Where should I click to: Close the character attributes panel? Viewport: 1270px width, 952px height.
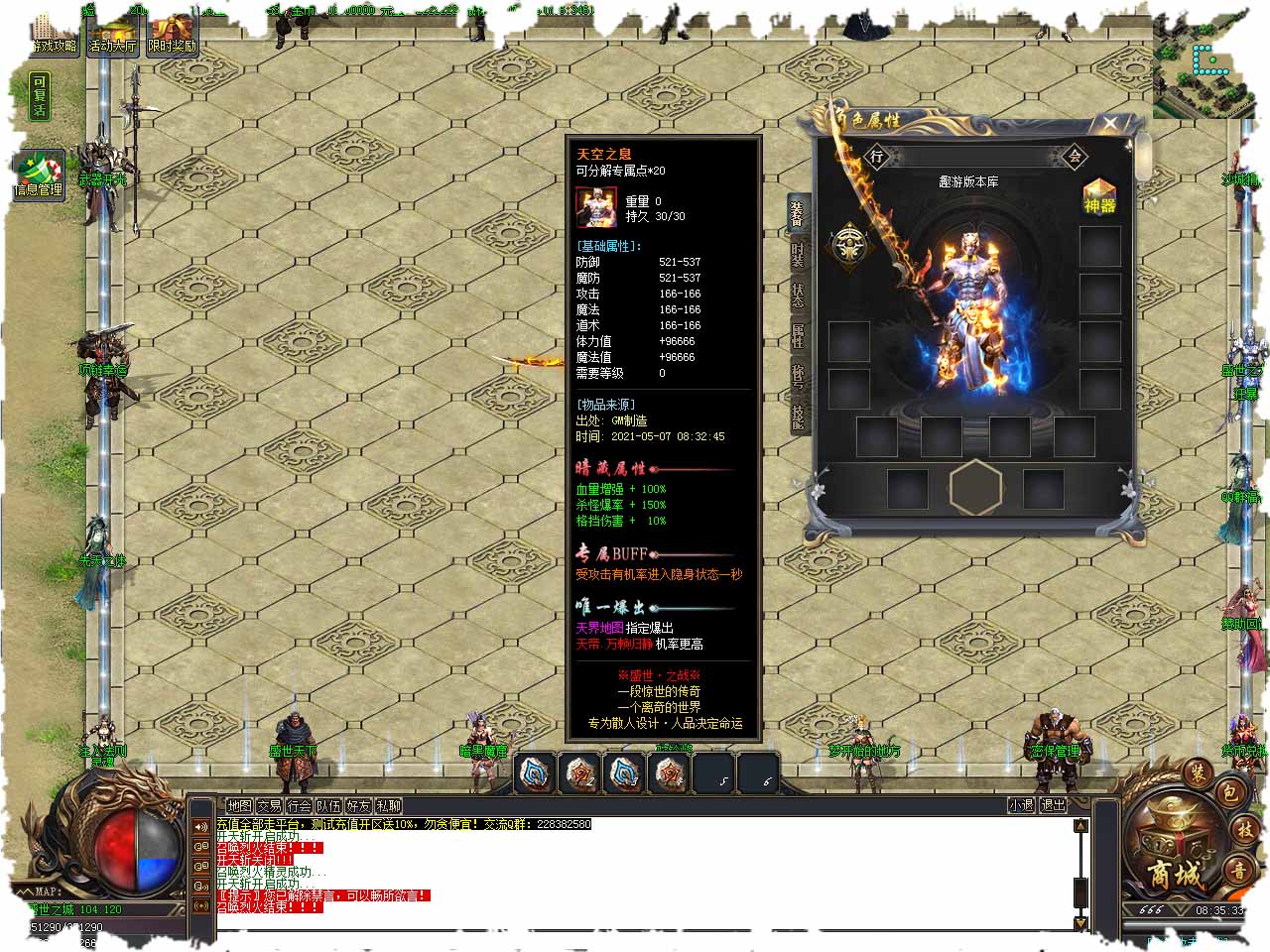click(x=1110, y=123)
